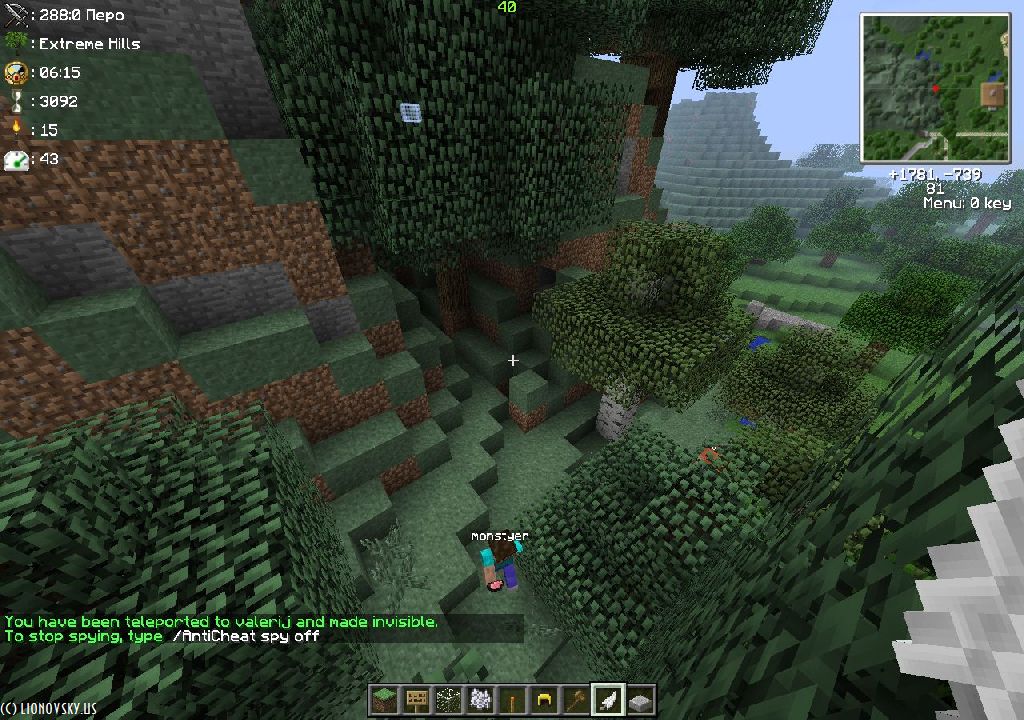The image size is (1024, 720).
Task: Click the minimap in the corner
Action: click(x=935, y=88)
